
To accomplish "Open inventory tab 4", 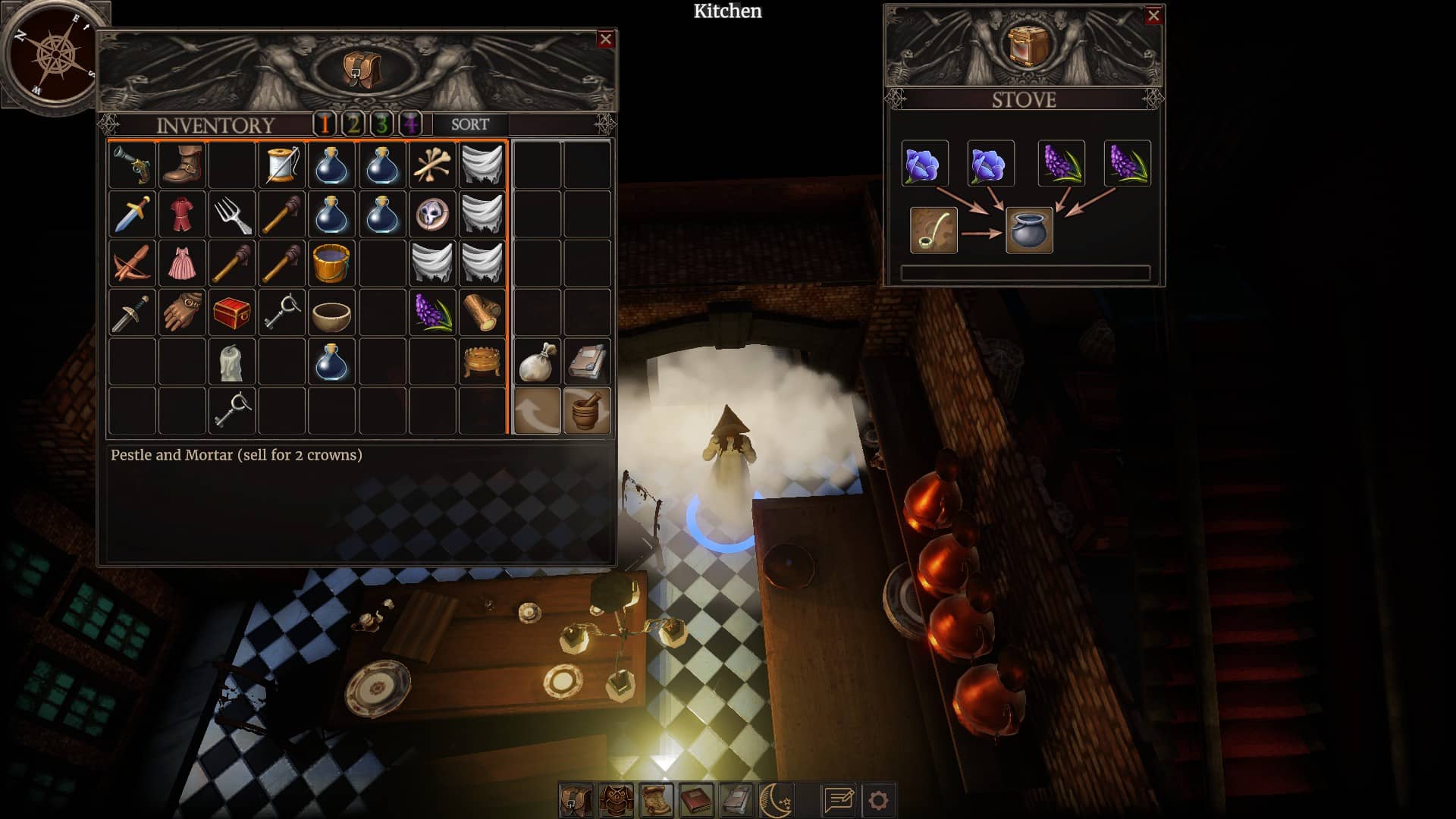I will (x=410, y=124).
